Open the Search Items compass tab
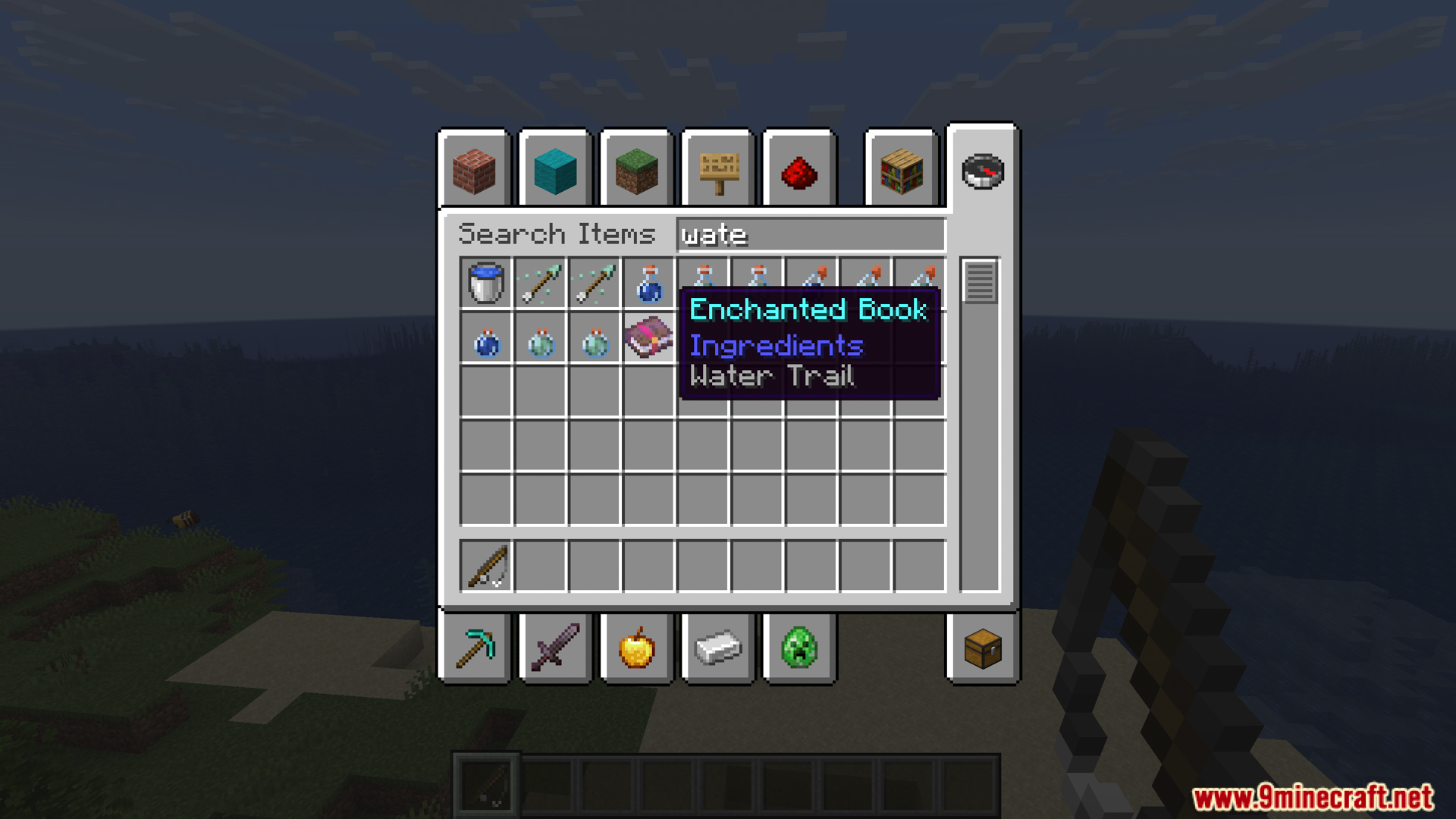The width and height of the screenshot is (1456, 819). [984, 171]
